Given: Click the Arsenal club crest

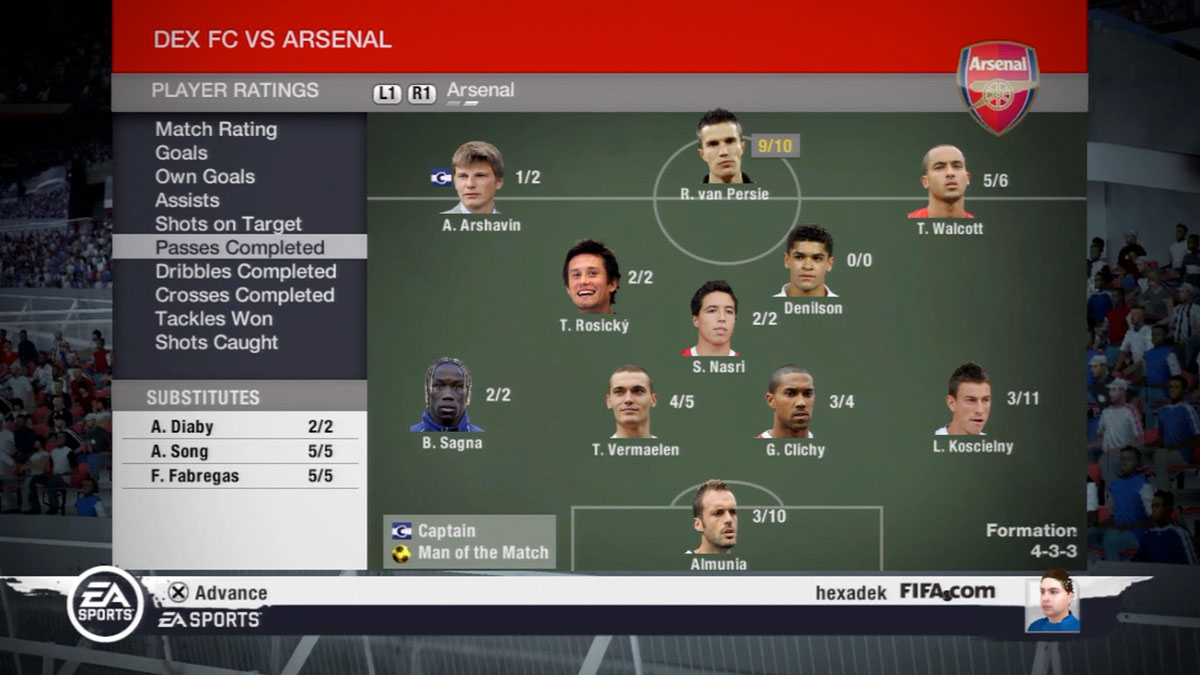Looking at the screenshot, I should [997, 88].
